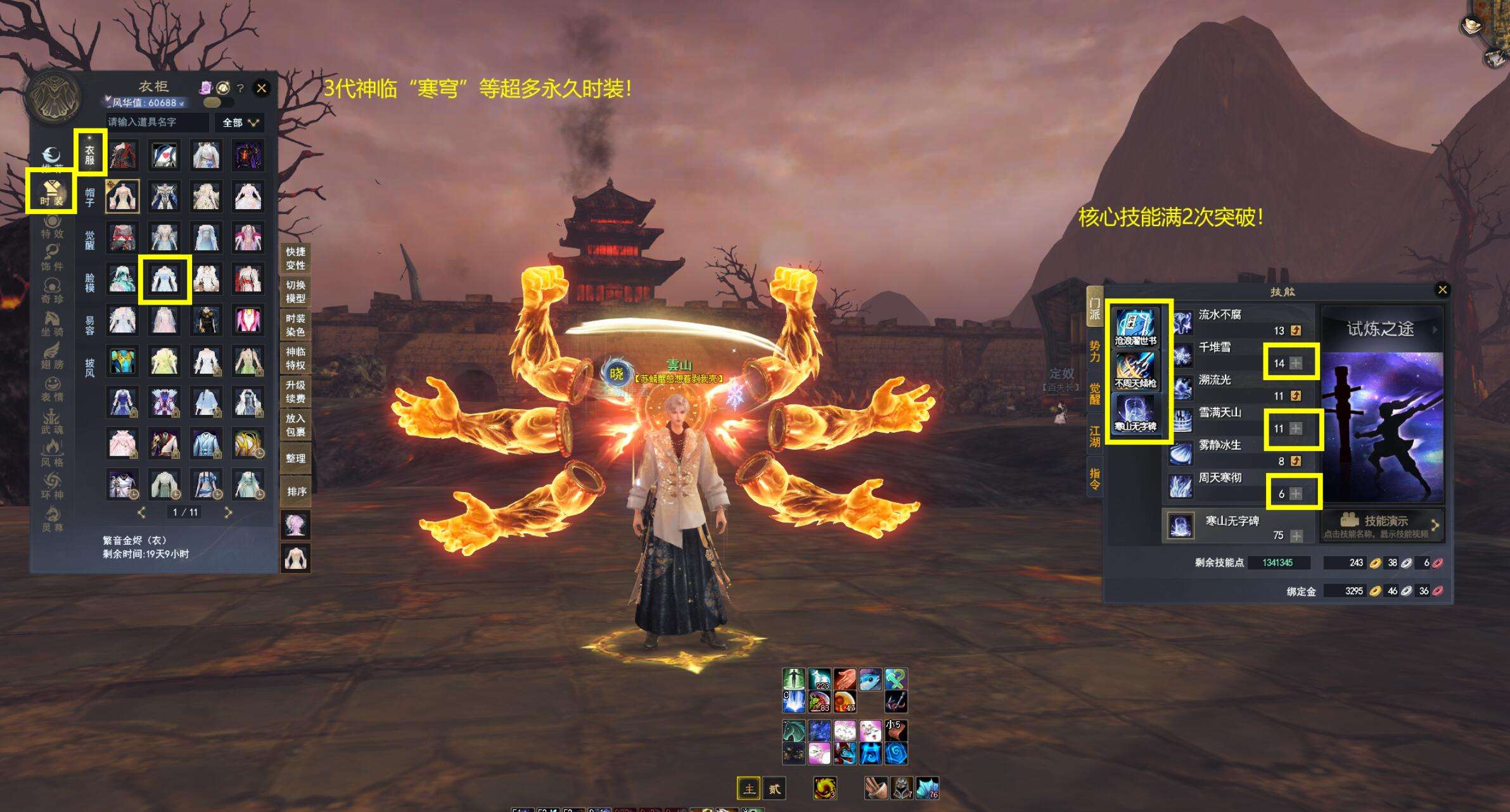Switch to the 帽子 hat tab
The image size is (1510, 812).
pyautogui.click(x=90, y=197)
